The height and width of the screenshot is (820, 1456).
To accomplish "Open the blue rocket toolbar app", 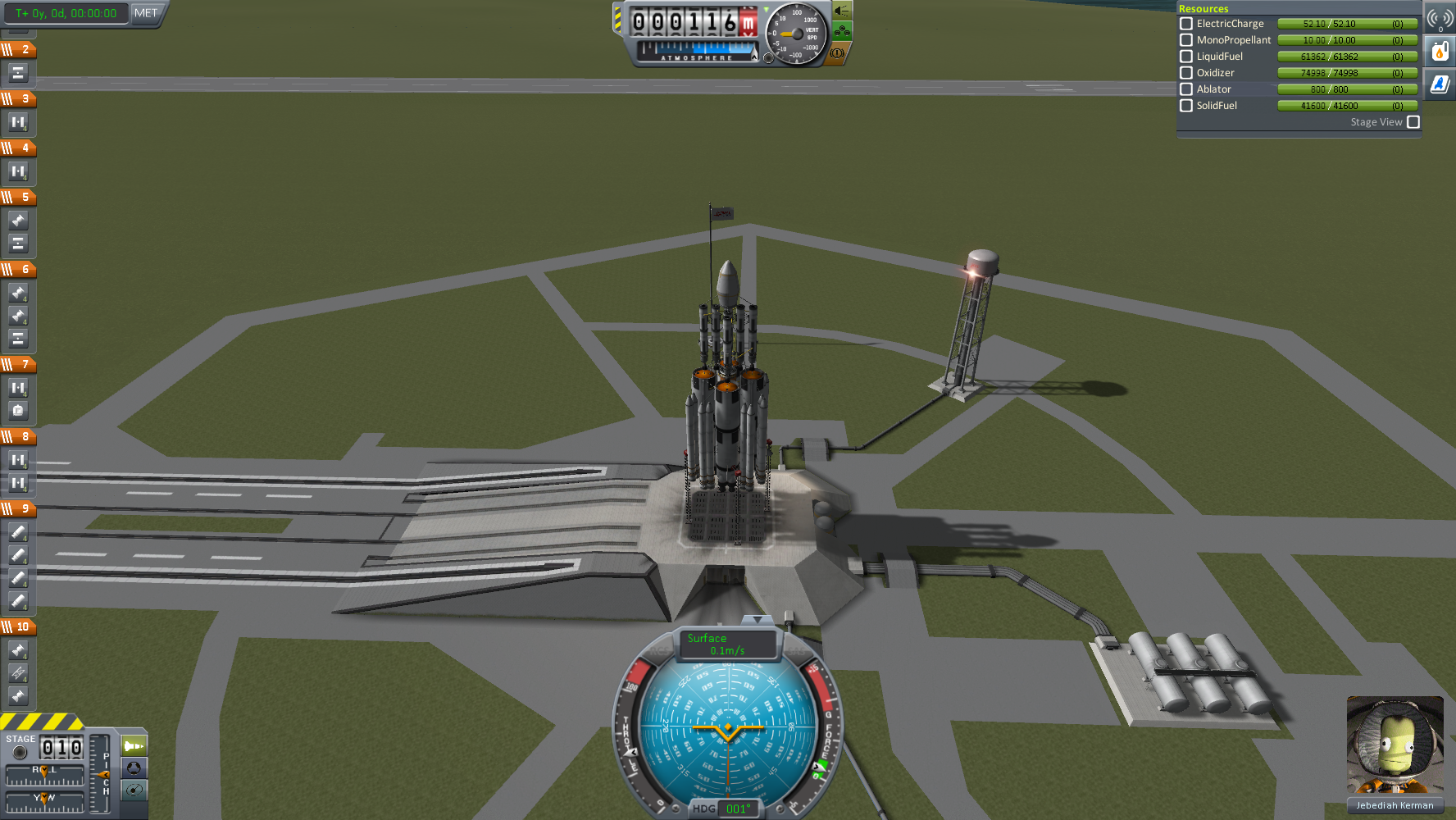I will click(1440, 84).
